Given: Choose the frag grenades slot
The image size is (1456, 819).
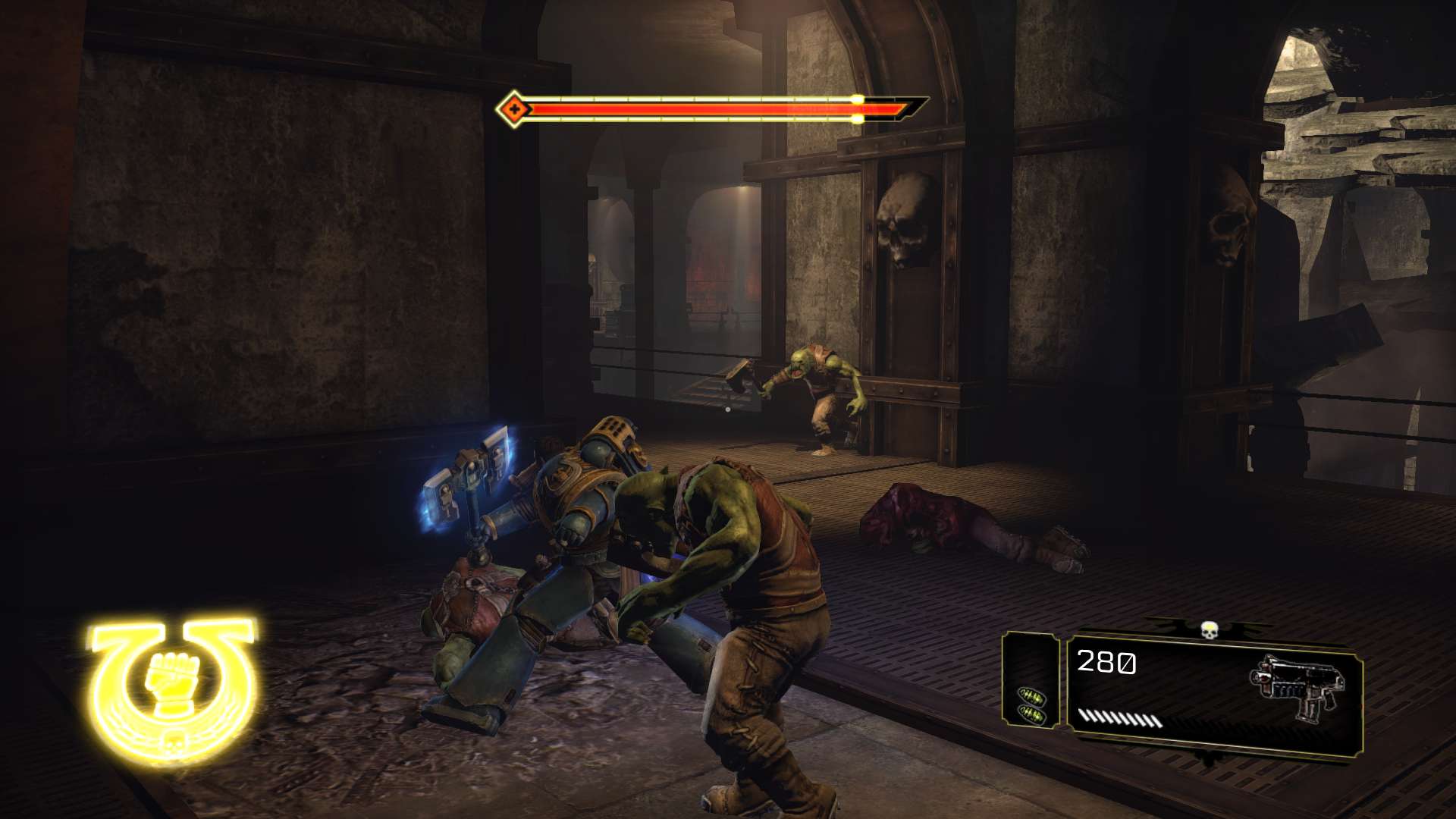Looking at the screenshot, I should [x=1031, y=706].
